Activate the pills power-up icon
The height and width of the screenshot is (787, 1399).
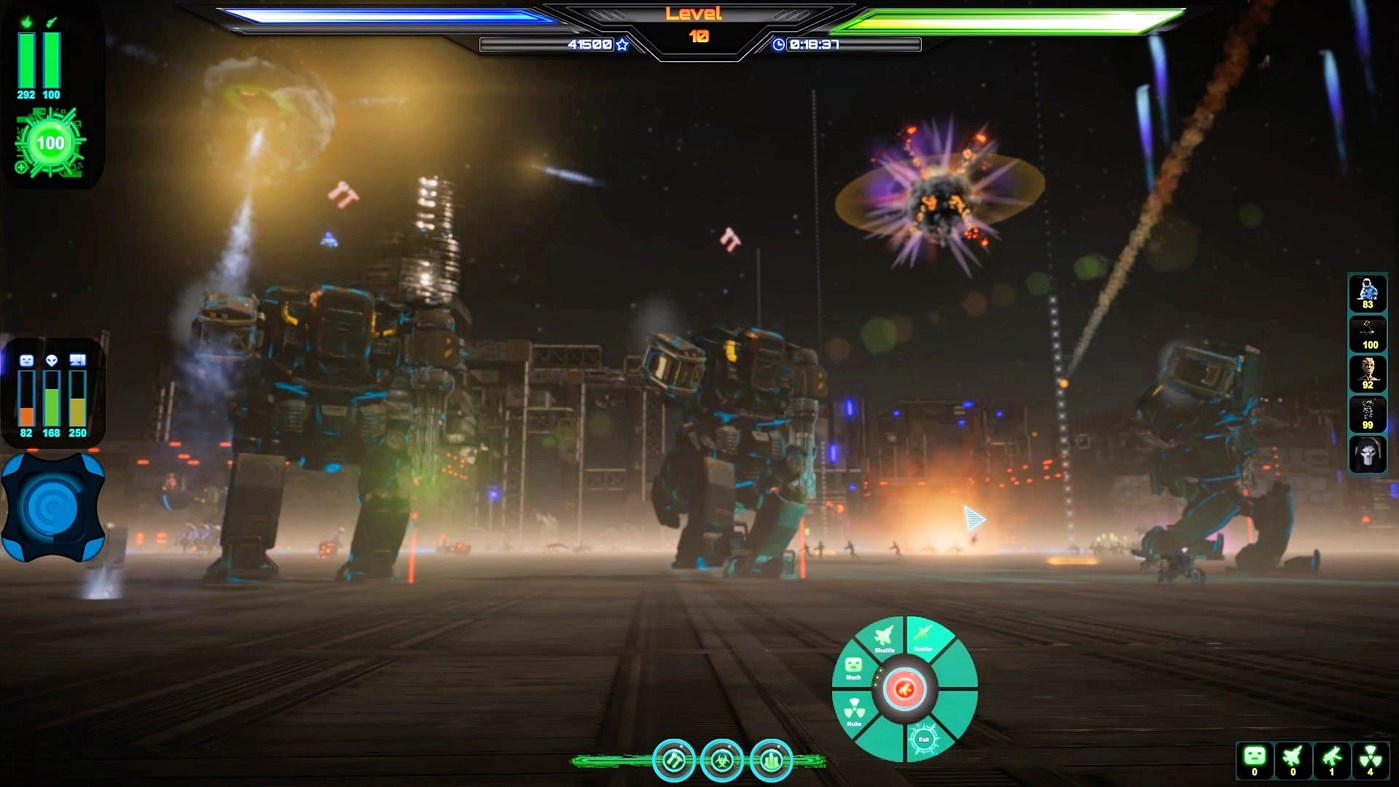coord(675,760)
